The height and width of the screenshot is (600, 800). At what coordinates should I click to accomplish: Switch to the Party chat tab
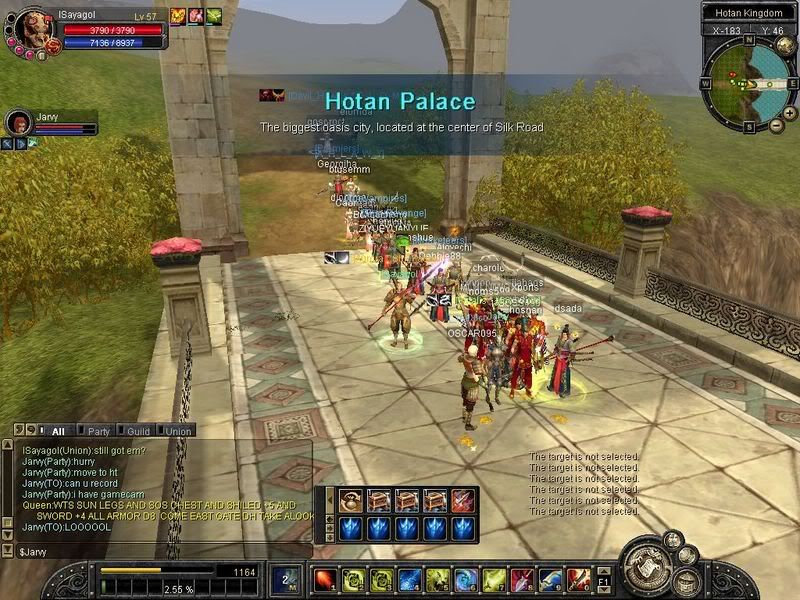coord(98,431)
